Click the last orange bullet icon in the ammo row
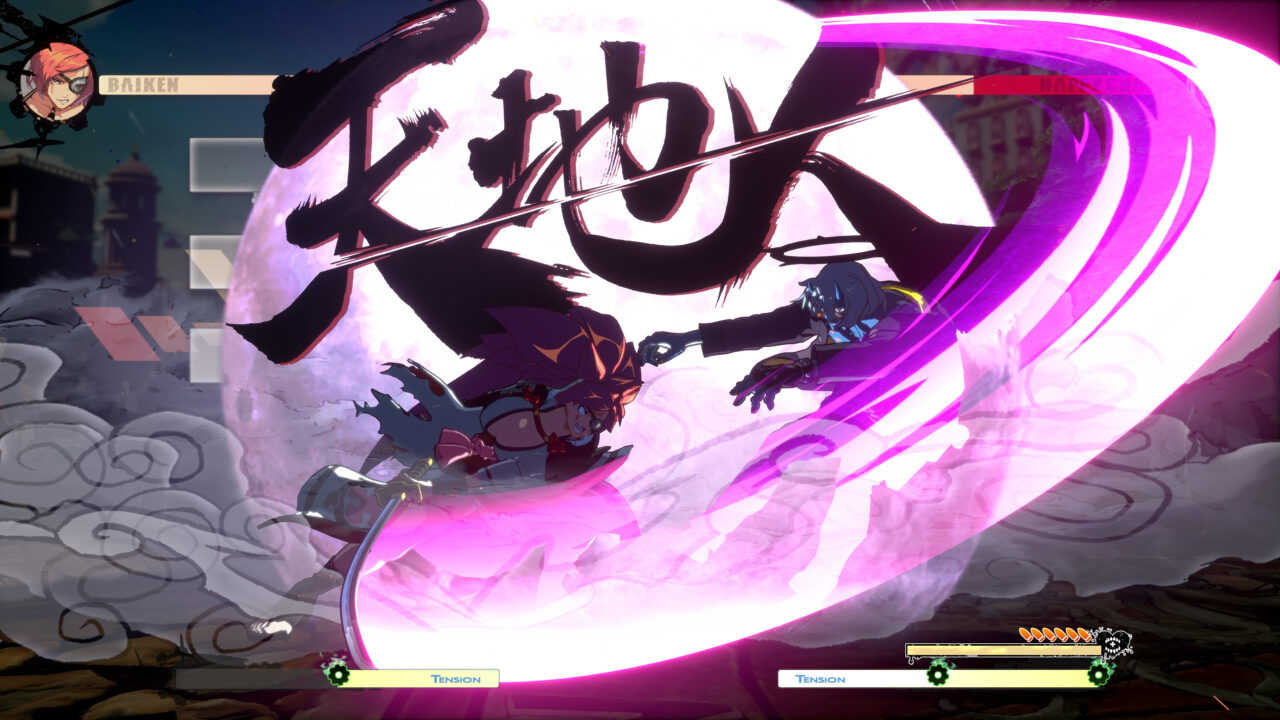 coord(1086,634)
